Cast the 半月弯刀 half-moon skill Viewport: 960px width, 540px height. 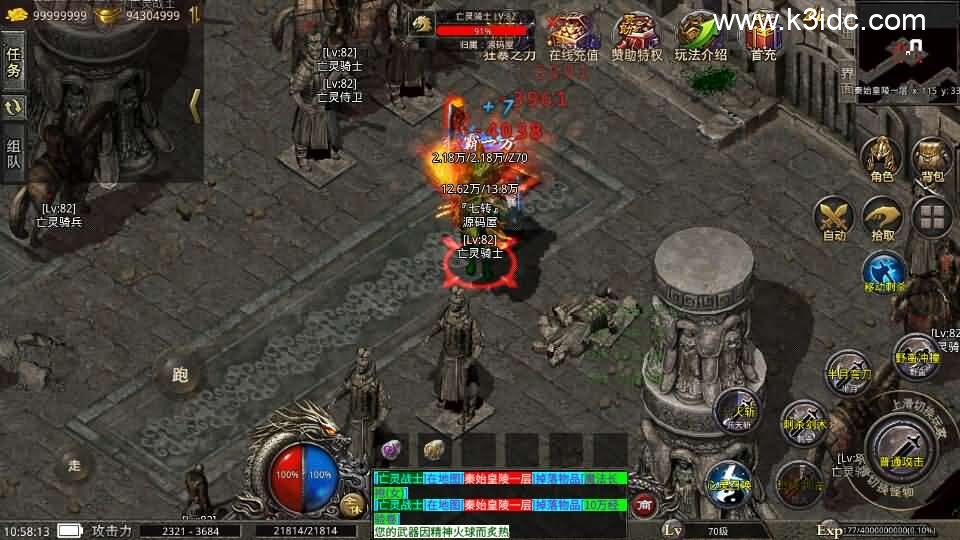pyautogui.click(x=848, y=372)
